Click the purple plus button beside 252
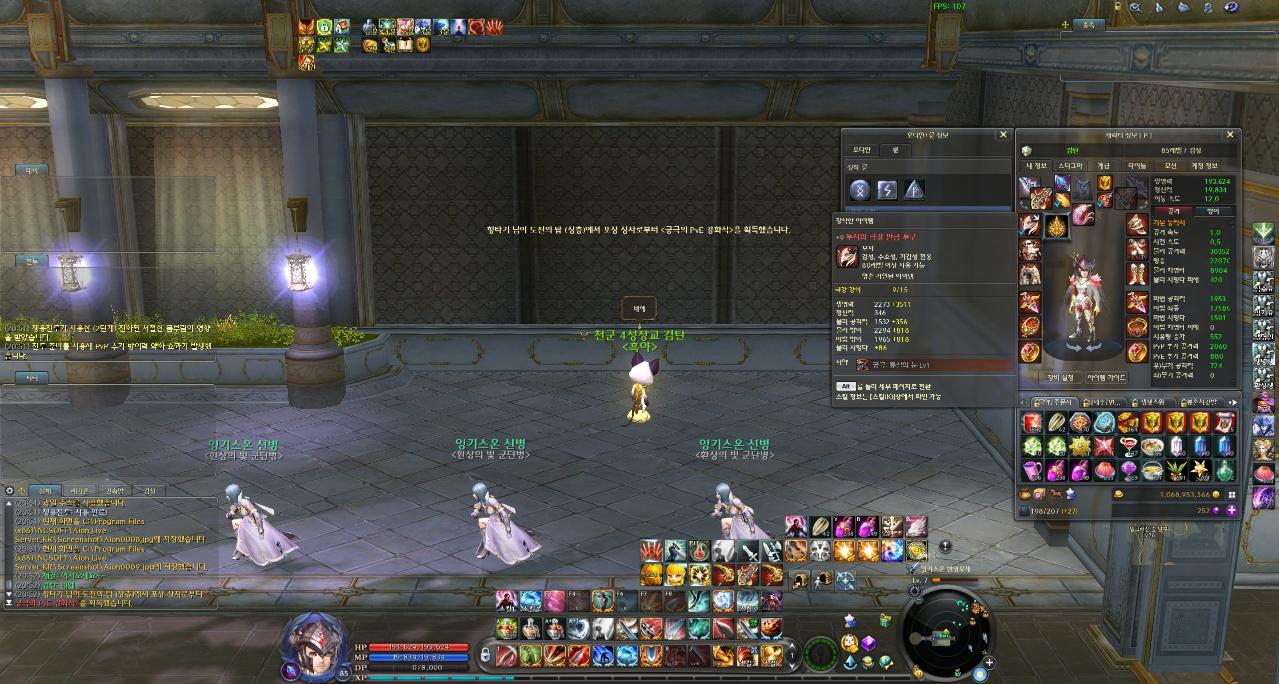1279x684 pixels. tap(1231, 509)
